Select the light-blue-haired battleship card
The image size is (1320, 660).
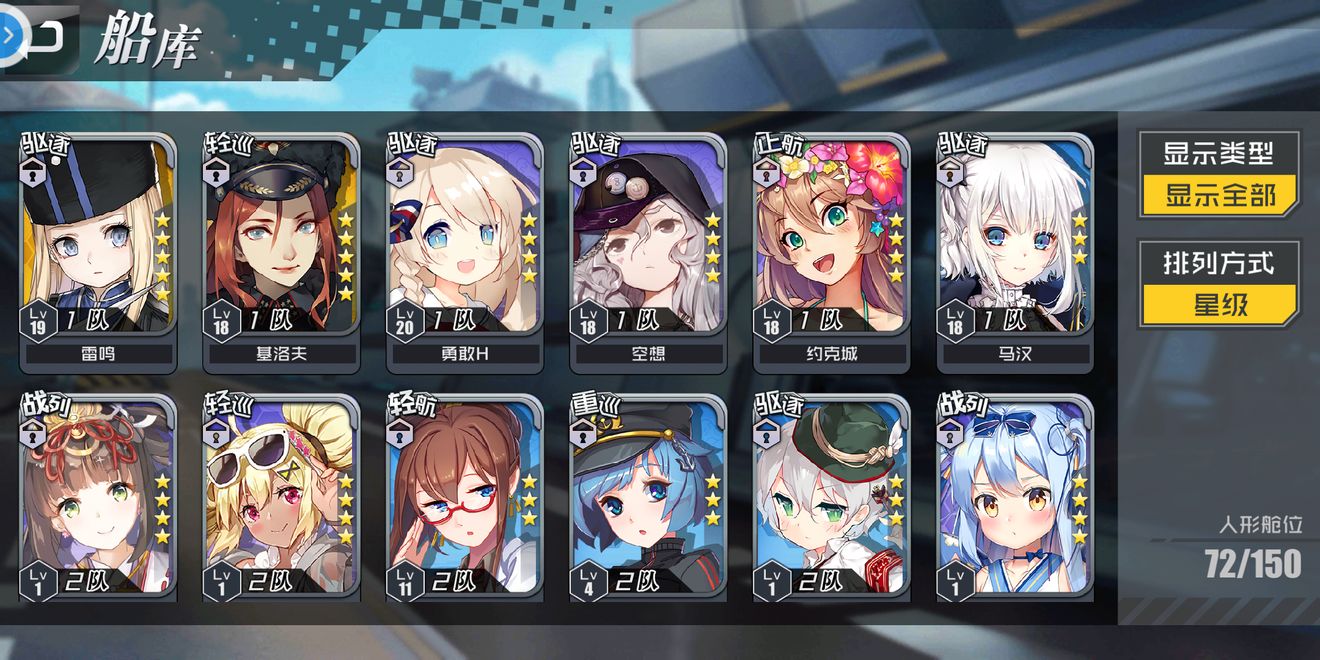pyautogui.click(x=1015, y=500)
